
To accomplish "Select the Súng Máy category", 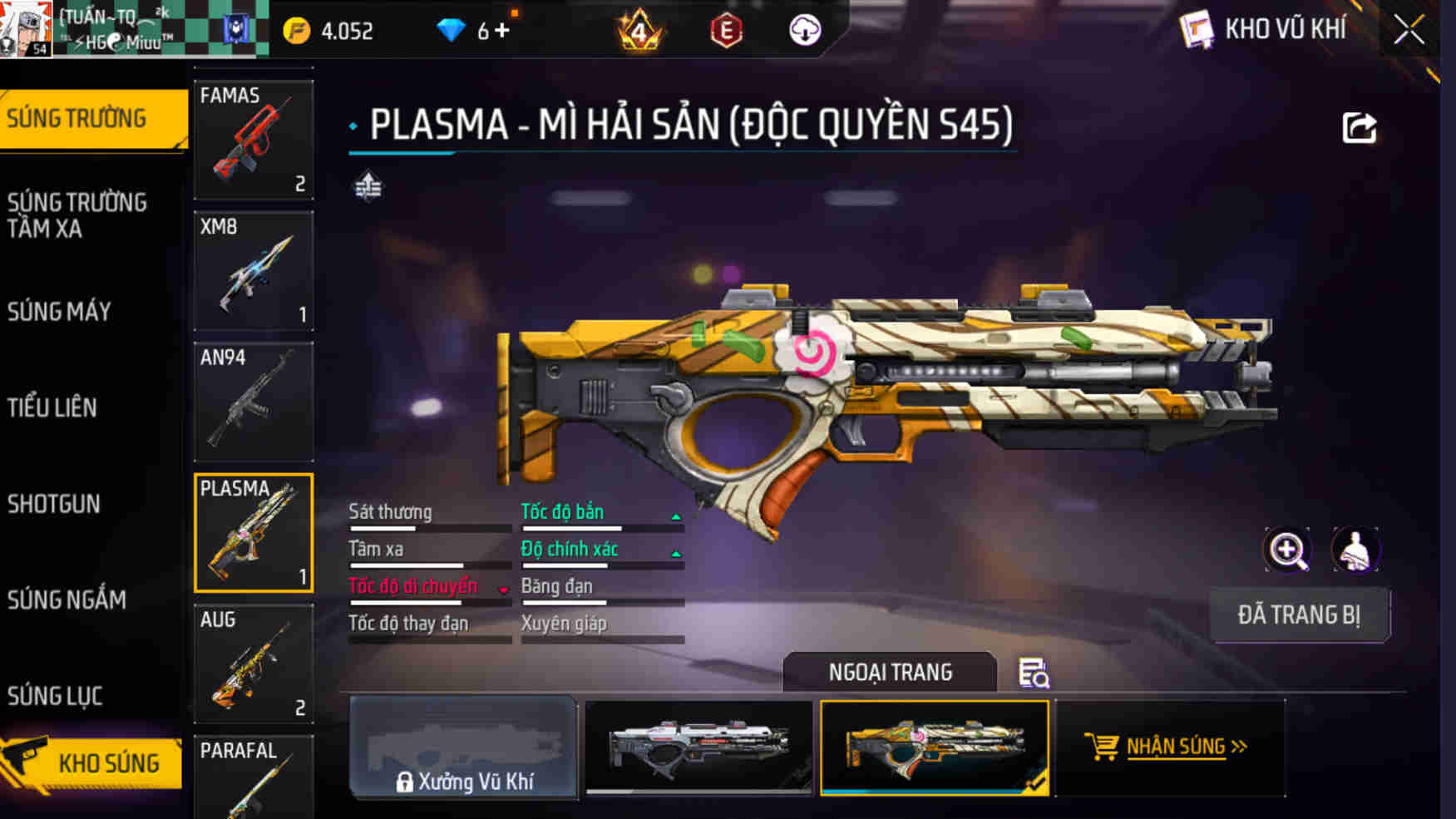I will [59, 312].
